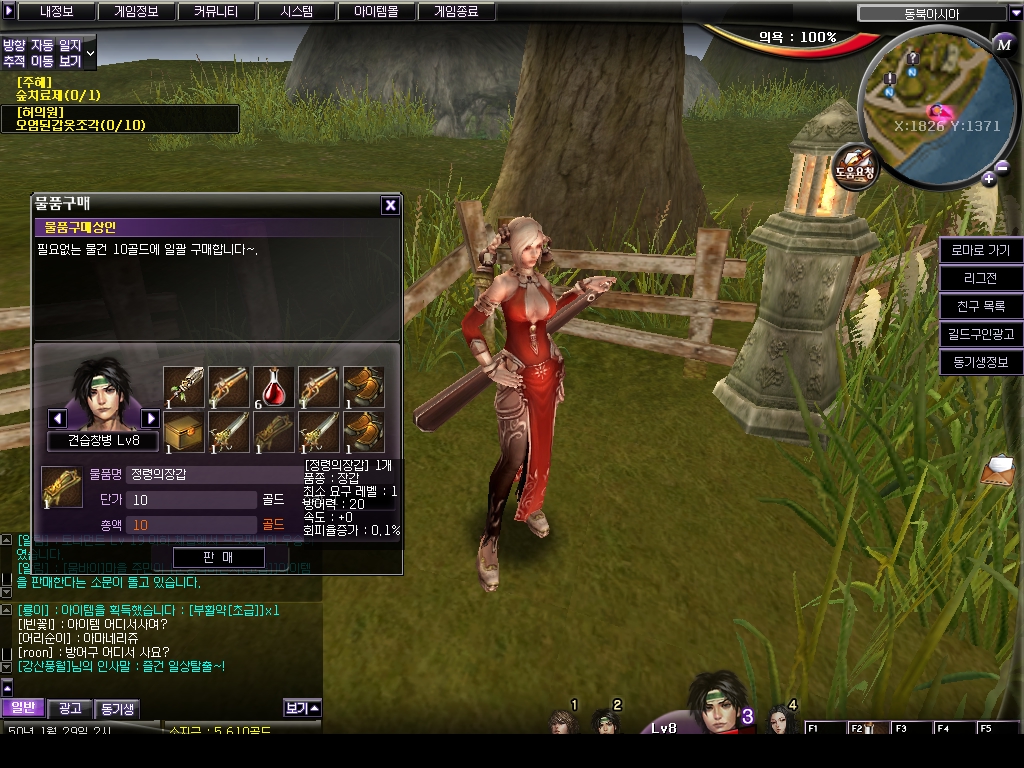Switch to previous character with left arrow

58,418
